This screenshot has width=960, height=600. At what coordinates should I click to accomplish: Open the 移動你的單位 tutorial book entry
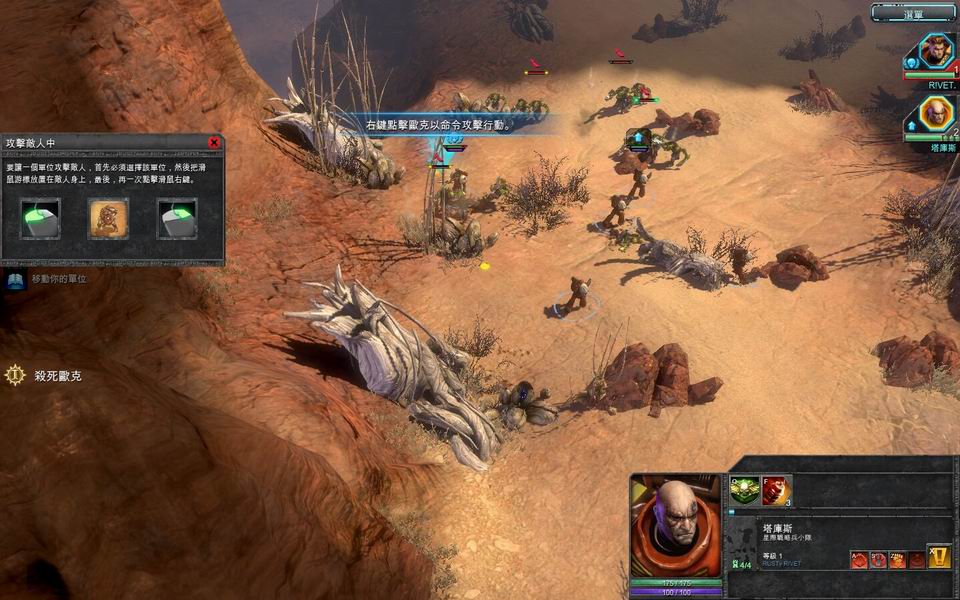click(15, 280)
